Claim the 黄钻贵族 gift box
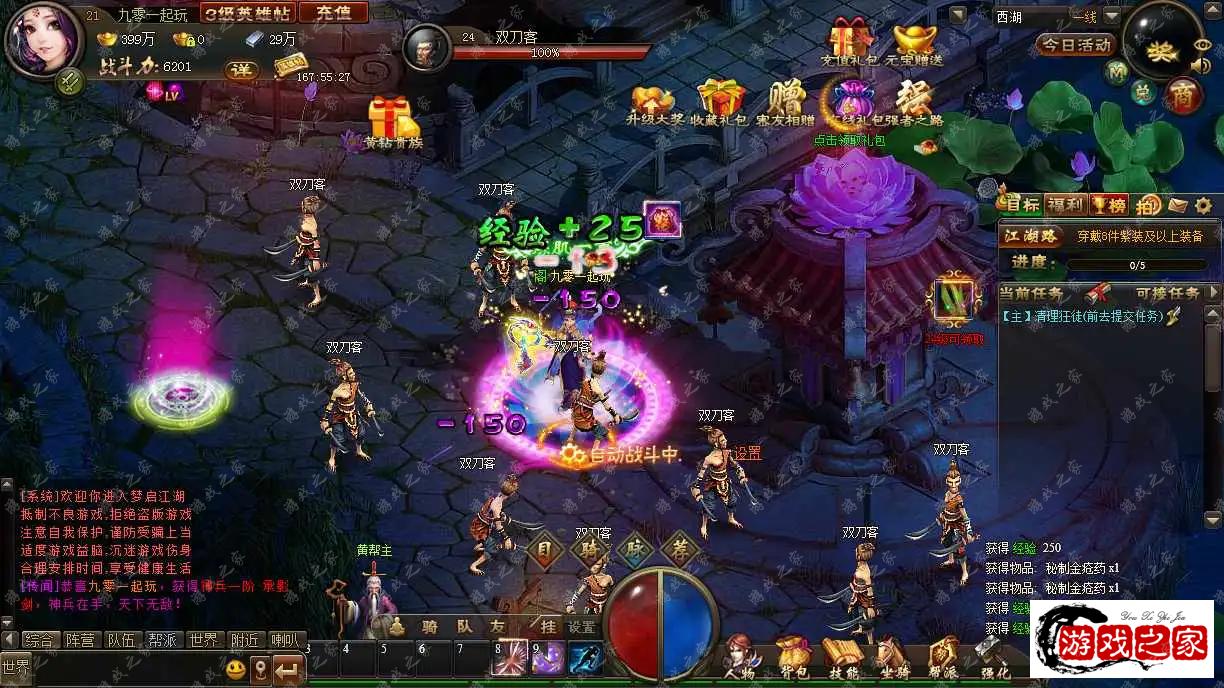This screenshot has width=1224, height=688. (392, 122)
